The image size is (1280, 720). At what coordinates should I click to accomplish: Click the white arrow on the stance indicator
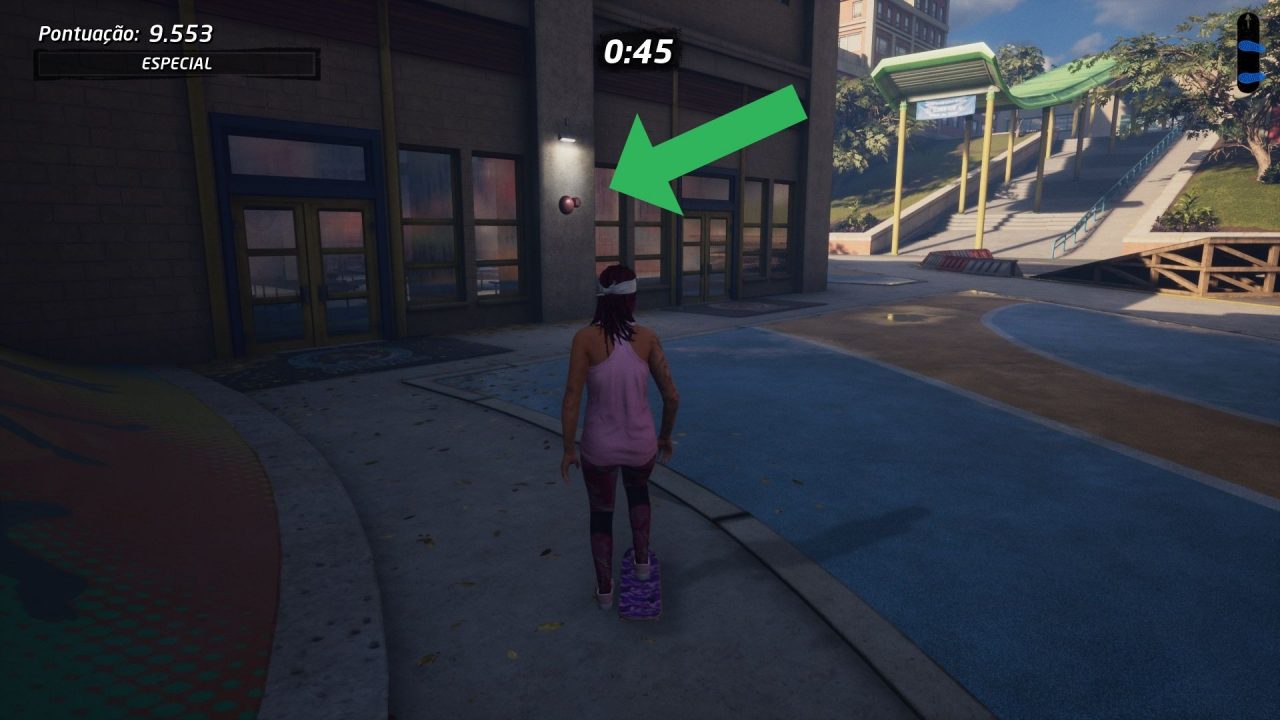(x=1248, y=20)
